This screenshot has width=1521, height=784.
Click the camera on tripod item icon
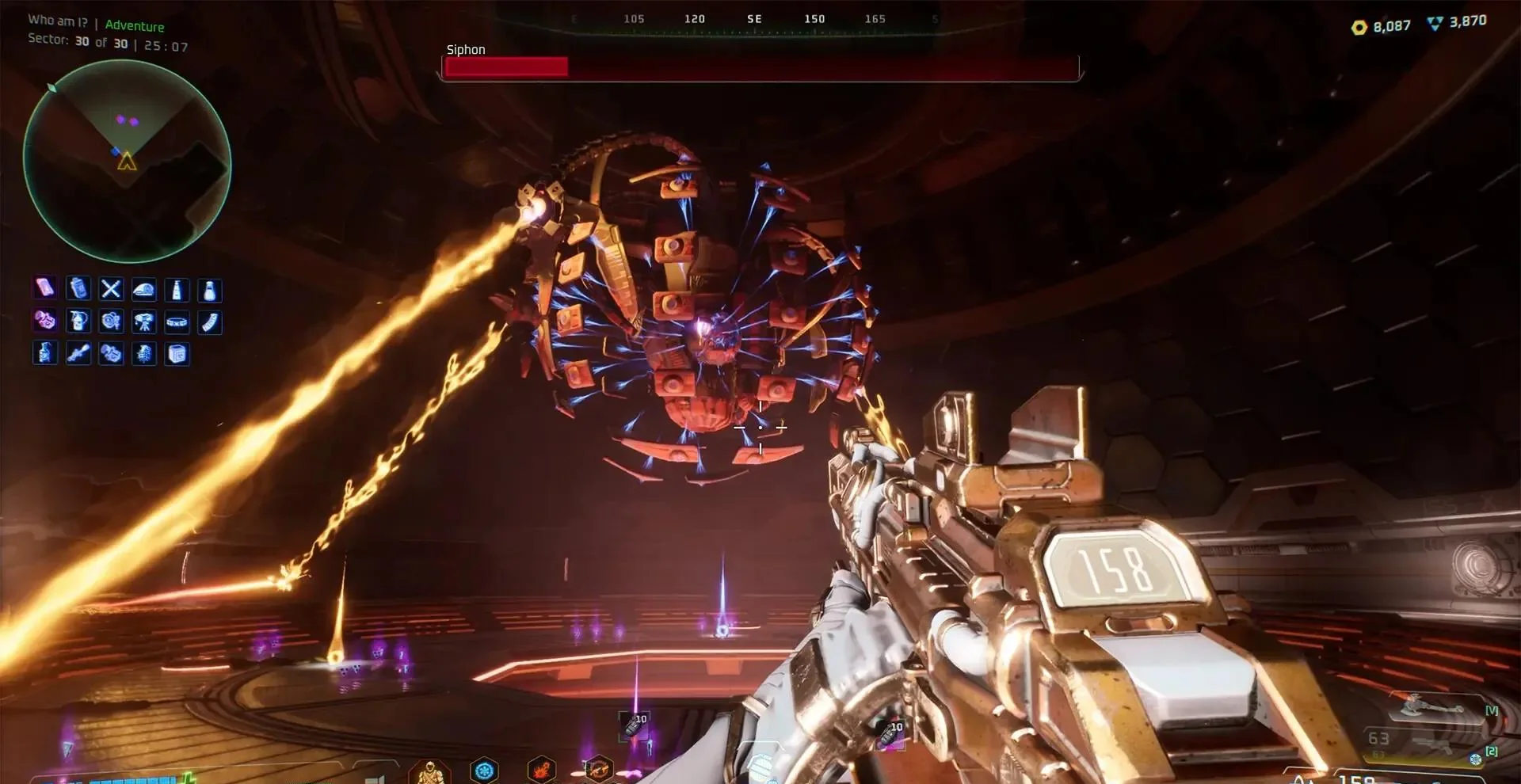143,322
